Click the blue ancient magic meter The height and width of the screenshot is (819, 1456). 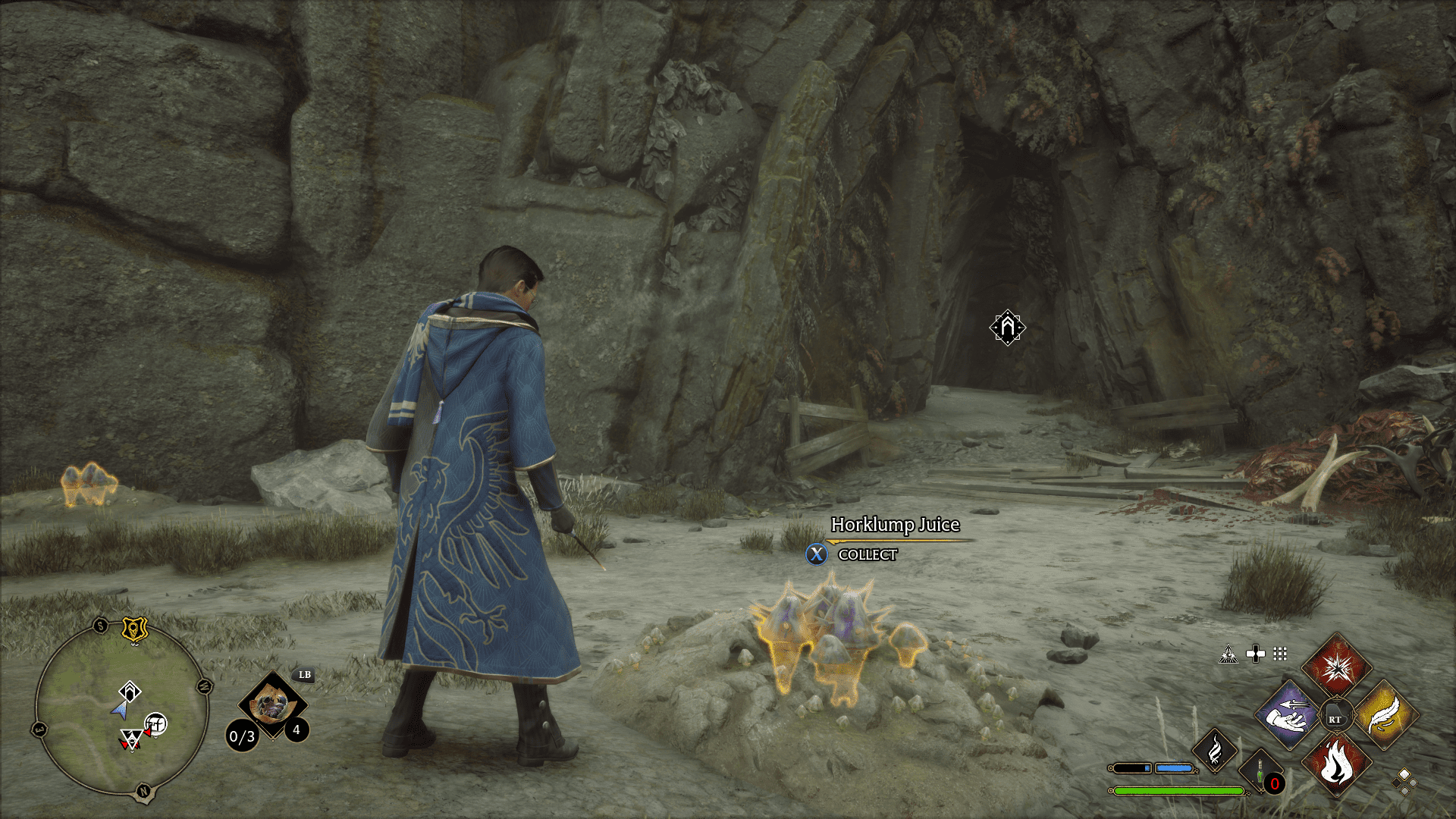(x=1174, y=767)
